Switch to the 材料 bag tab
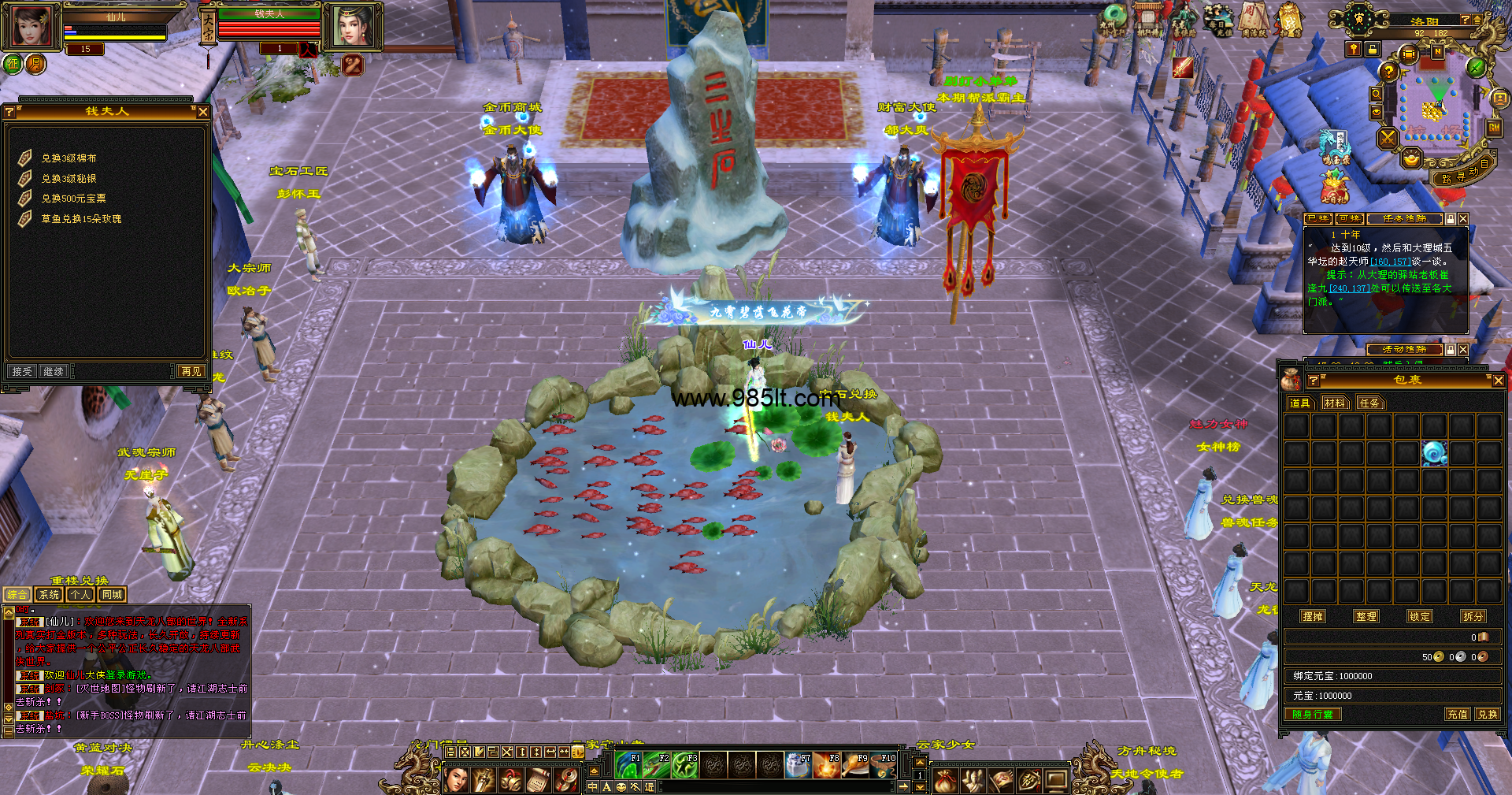The width and height of the screenshot is (1512, 795). point(1335,403)
